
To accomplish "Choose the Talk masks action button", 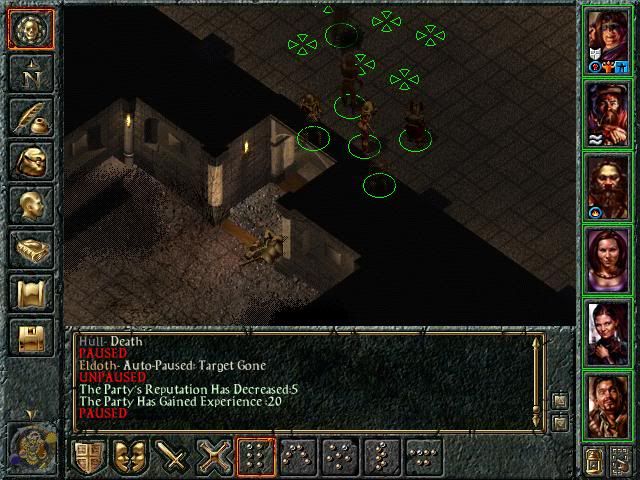I will tap(131, 459).
